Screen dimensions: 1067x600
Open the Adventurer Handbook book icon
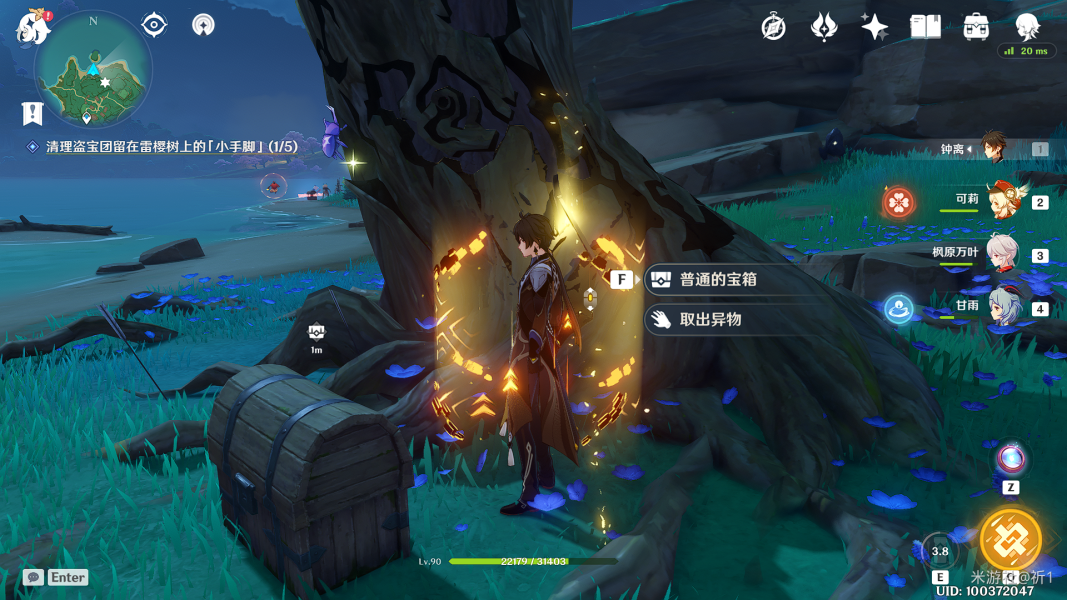[925, 27]
